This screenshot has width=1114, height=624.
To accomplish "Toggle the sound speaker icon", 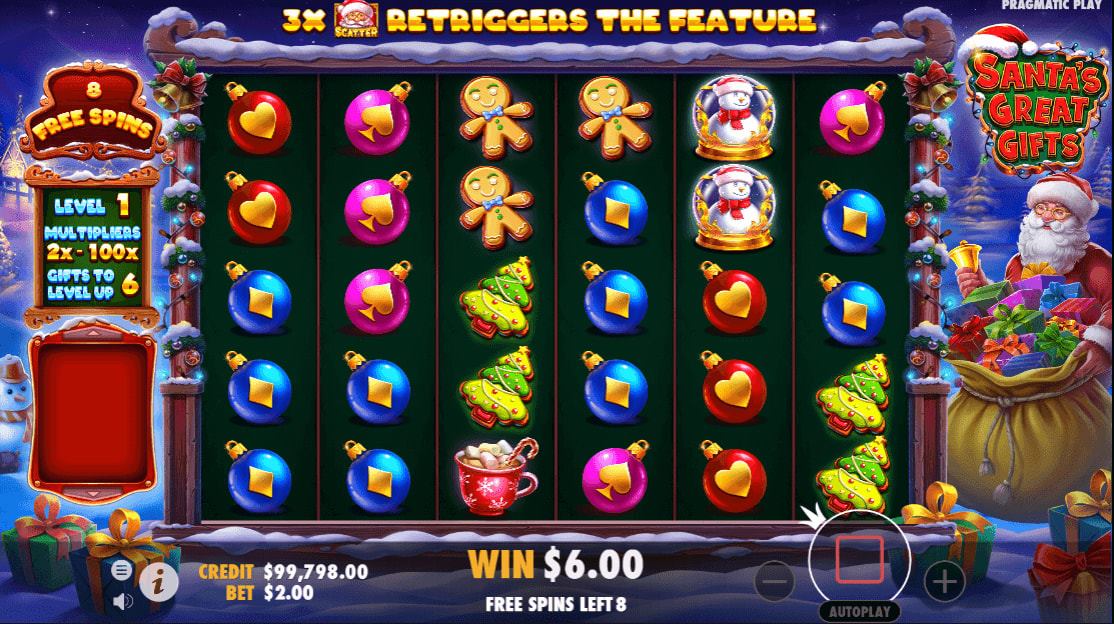I will coord(122,601).
